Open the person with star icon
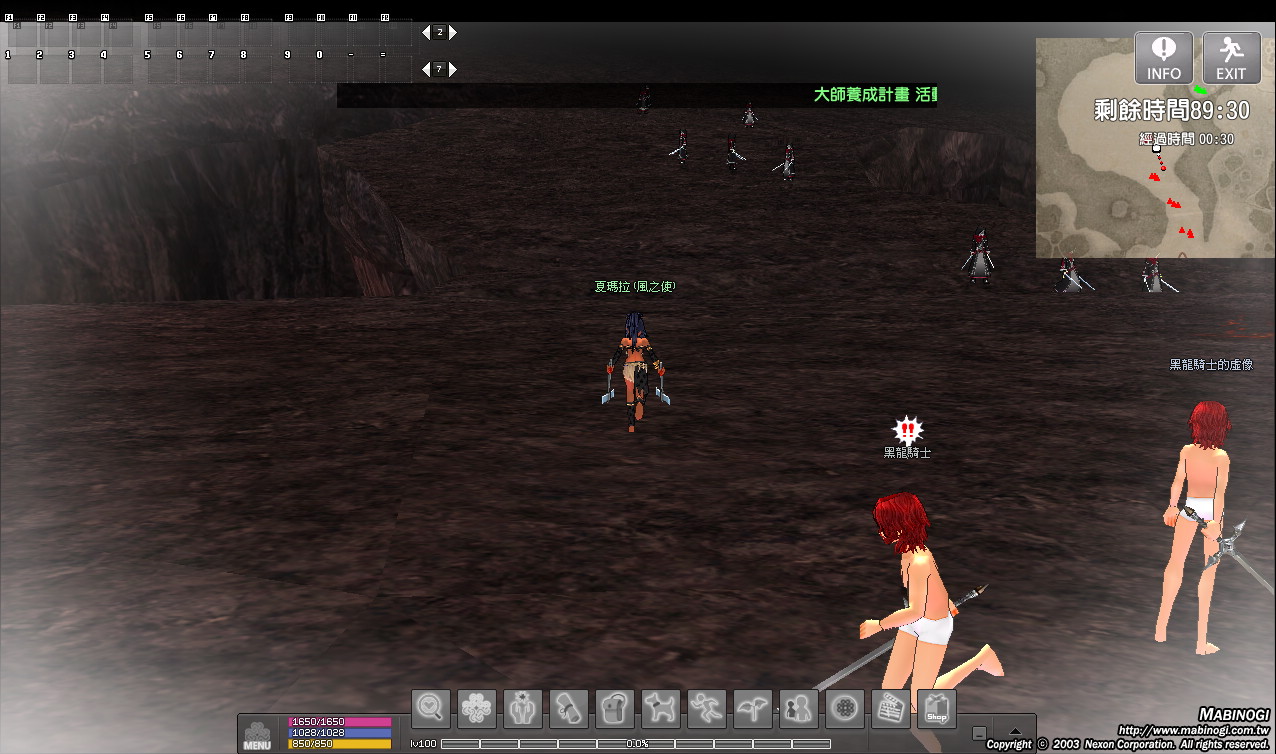 pyautogui.click(x=523, y=708)
